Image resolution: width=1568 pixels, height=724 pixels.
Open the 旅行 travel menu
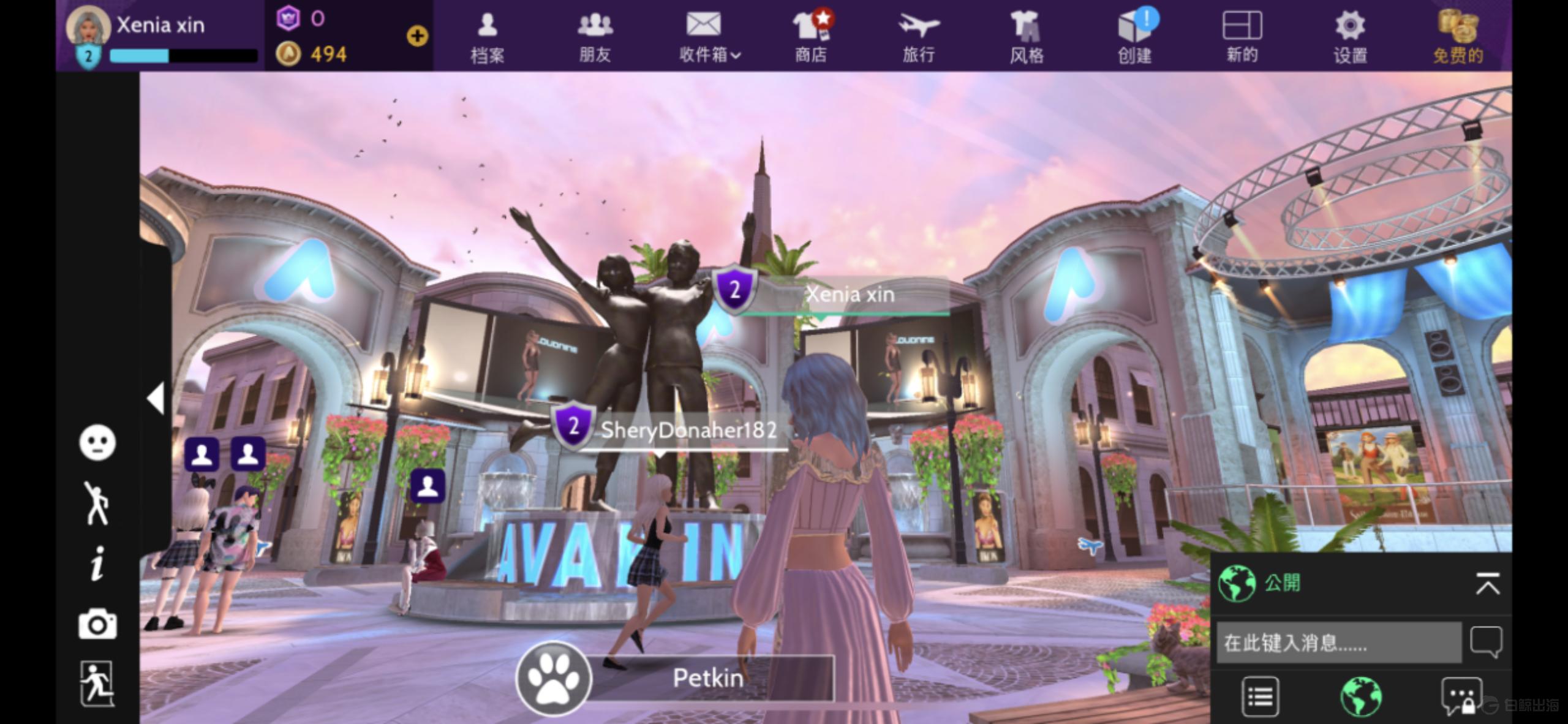[919, 37]
